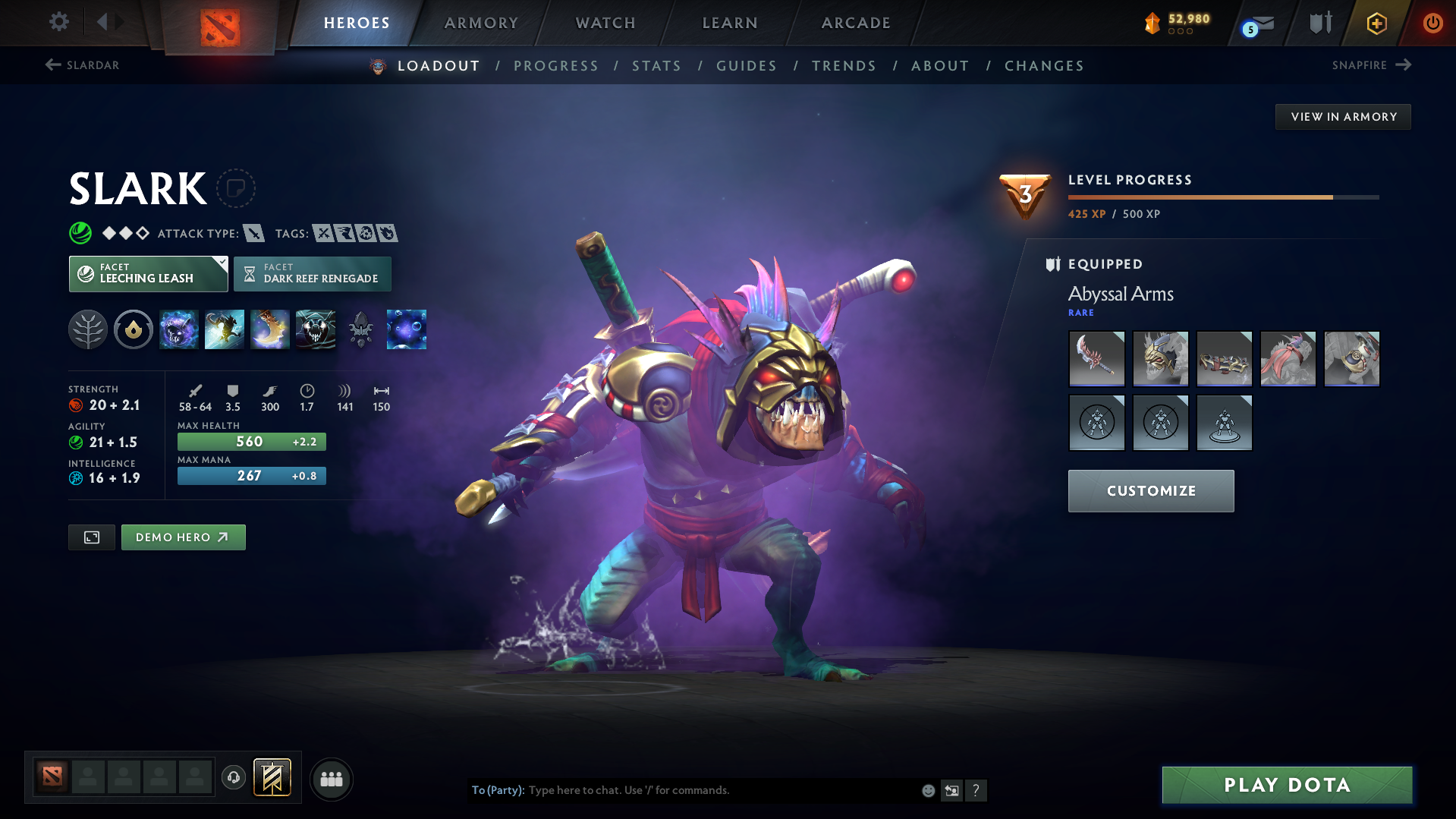The height and width of the screenshot is (819, 1456).
Task: Click the innate ability droplet icon
Action: (134, 329)
